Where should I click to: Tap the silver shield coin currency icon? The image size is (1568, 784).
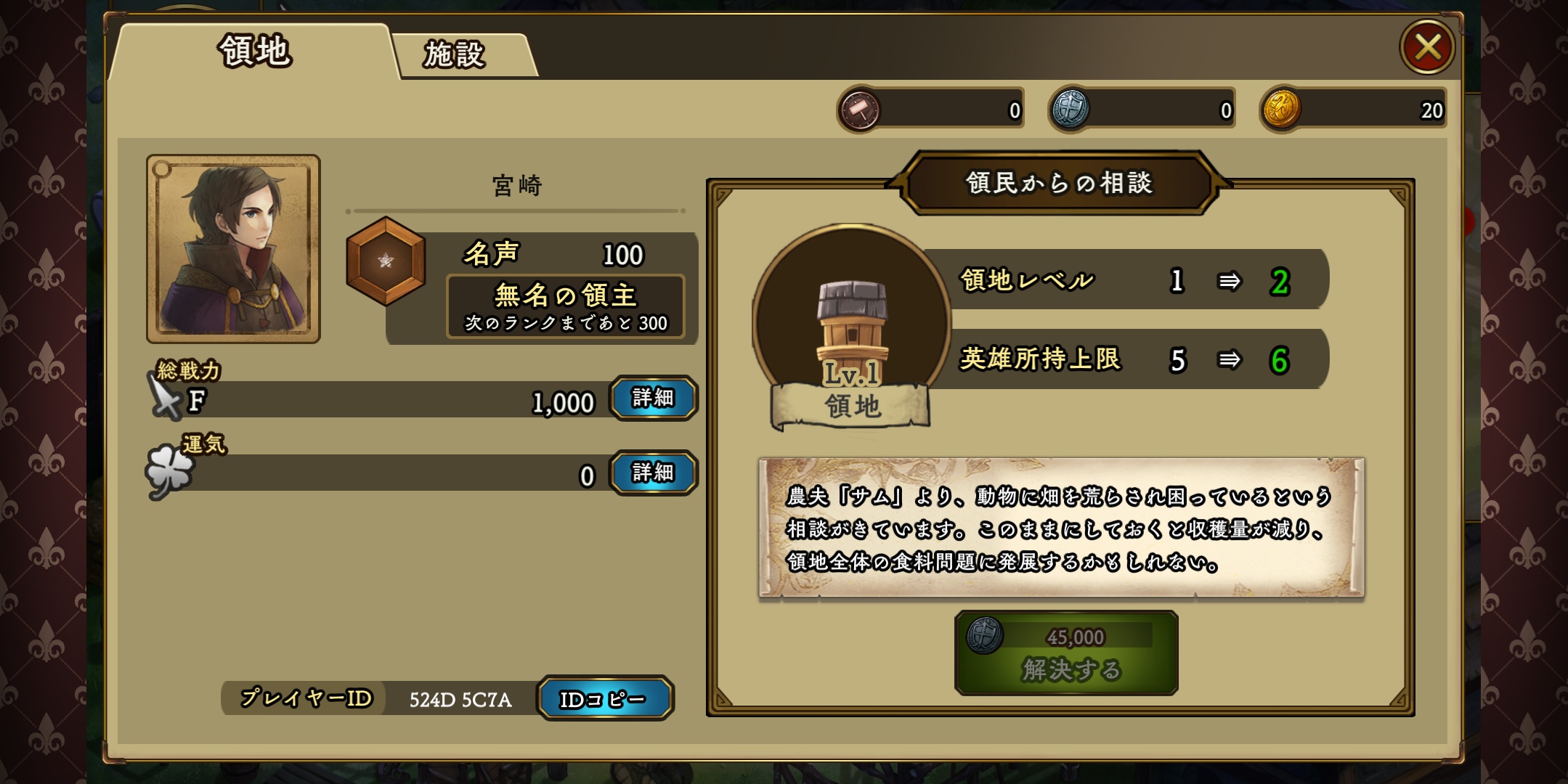(1070, 110)
